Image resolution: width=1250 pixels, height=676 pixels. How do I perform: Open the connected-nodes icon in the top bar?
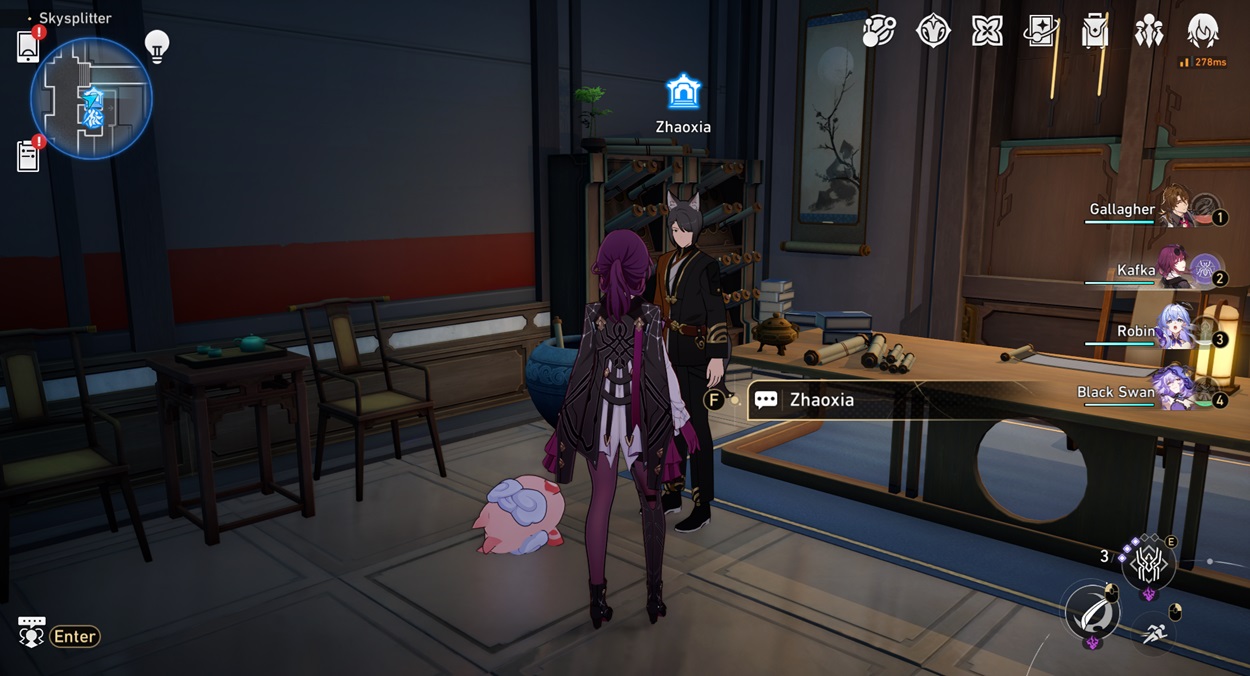[879, 32]
